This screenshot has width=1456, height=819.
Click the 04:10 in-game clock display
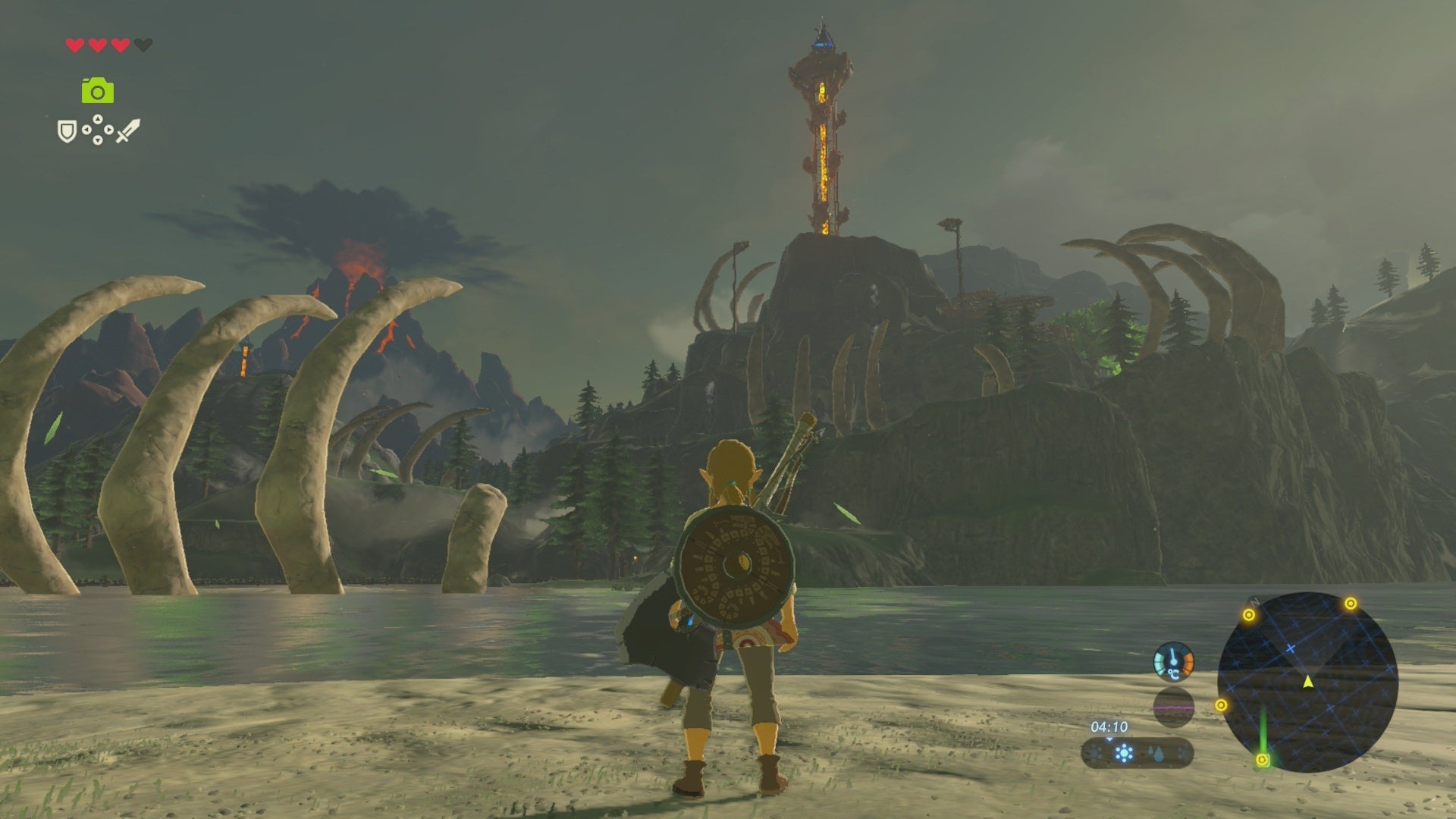click(1109, 726)
